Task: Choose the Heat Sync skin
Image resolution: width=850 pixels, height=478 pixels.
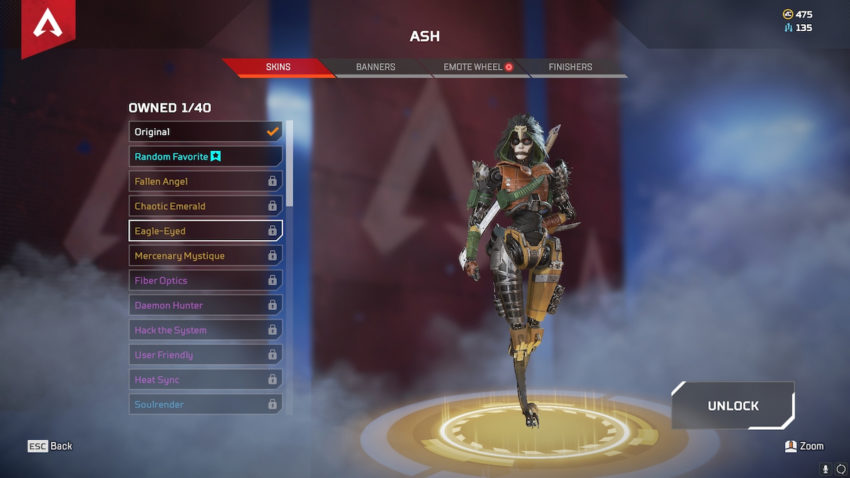Action: [205, 380]
